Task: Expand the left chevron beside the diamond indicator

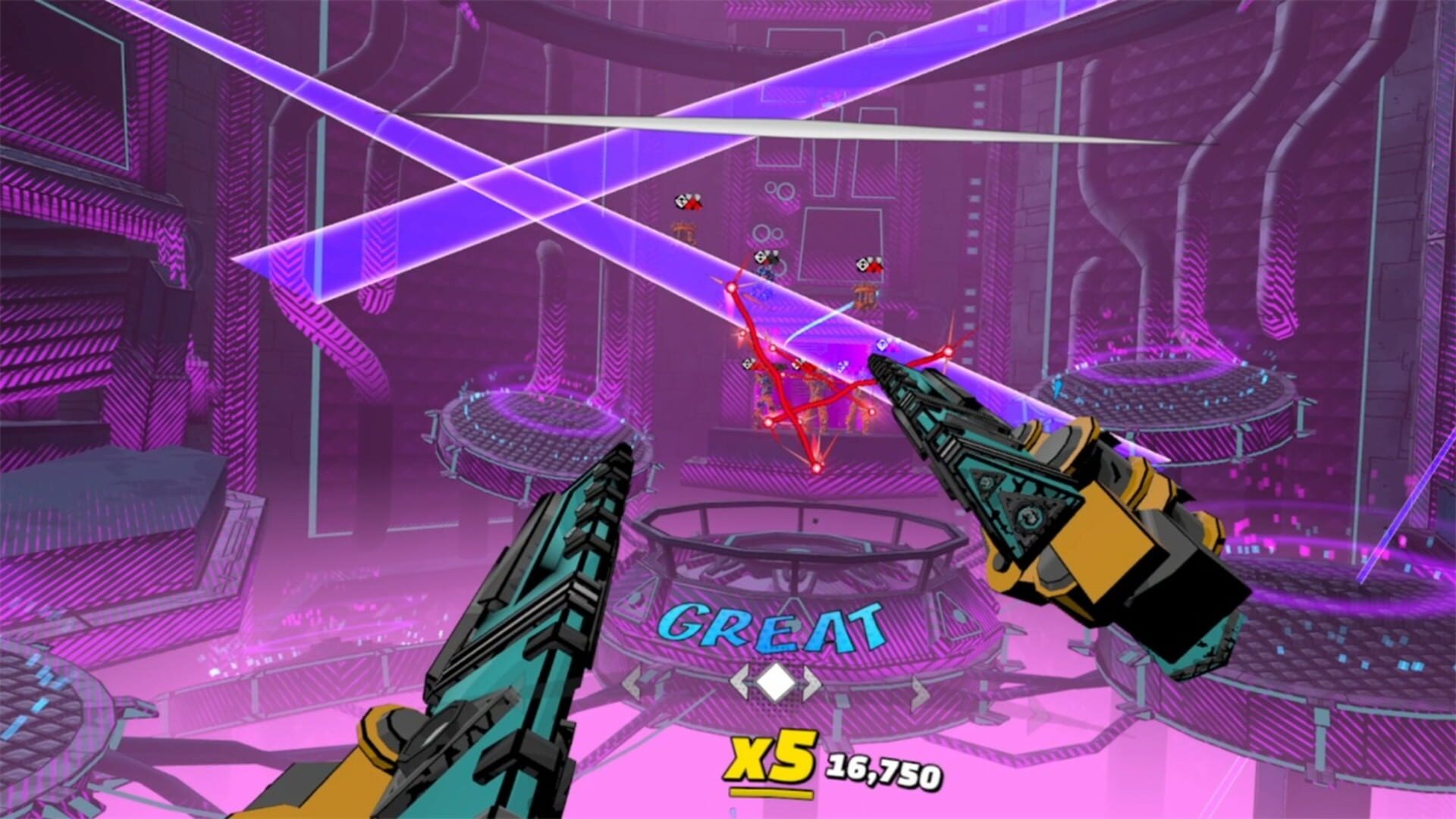Action: coord(739,682)
